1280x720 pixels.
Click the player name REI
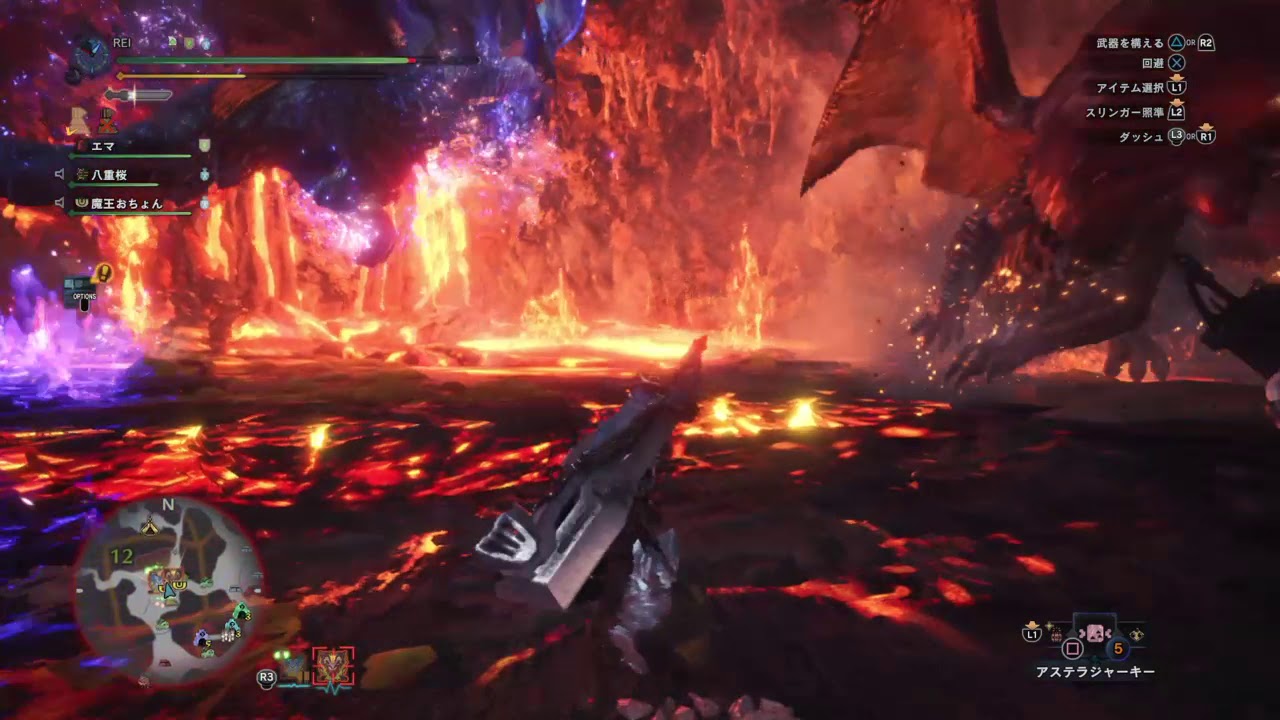122,42
